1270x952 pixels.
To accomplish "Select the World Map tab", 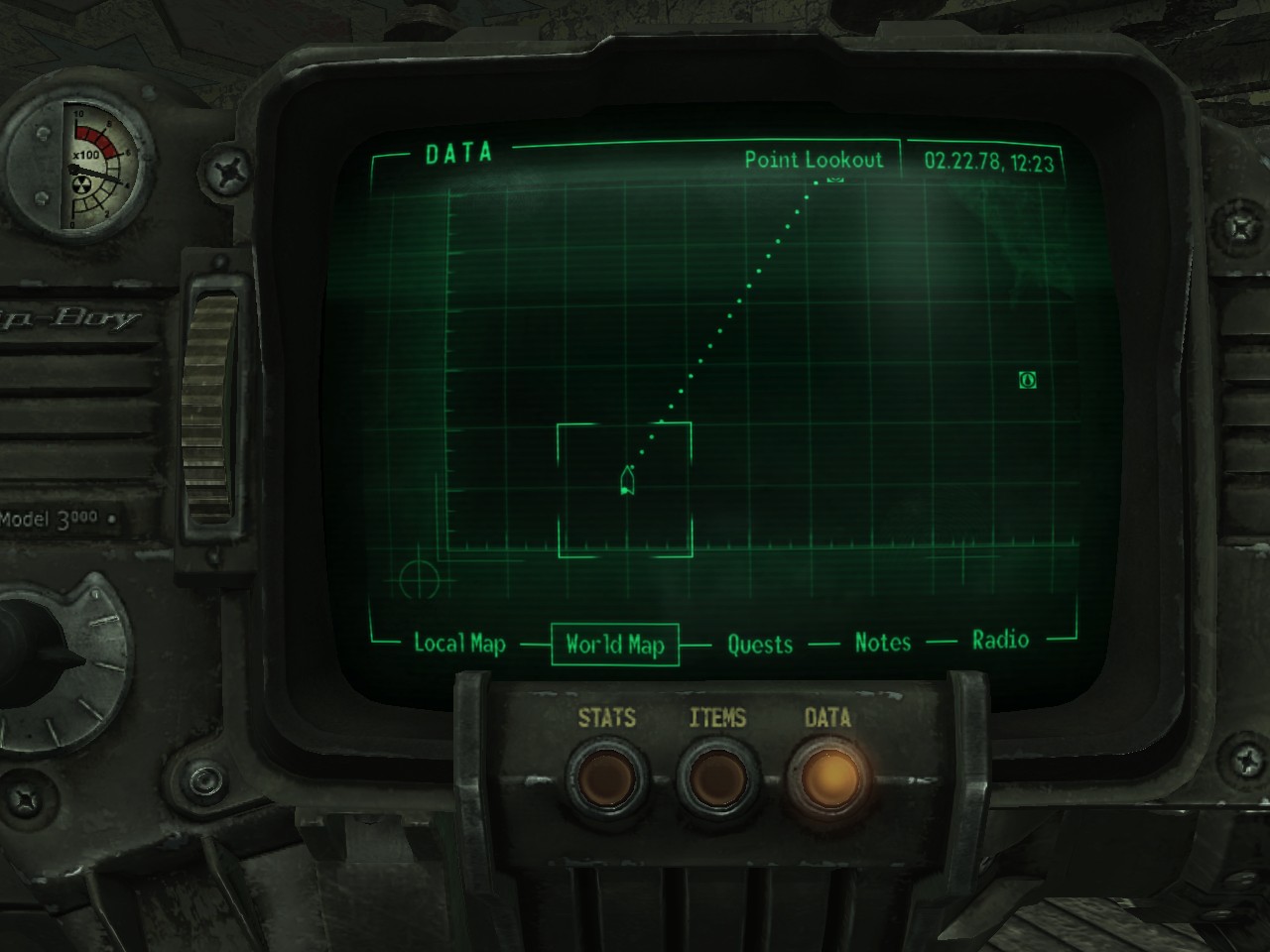I will point(614,645).
